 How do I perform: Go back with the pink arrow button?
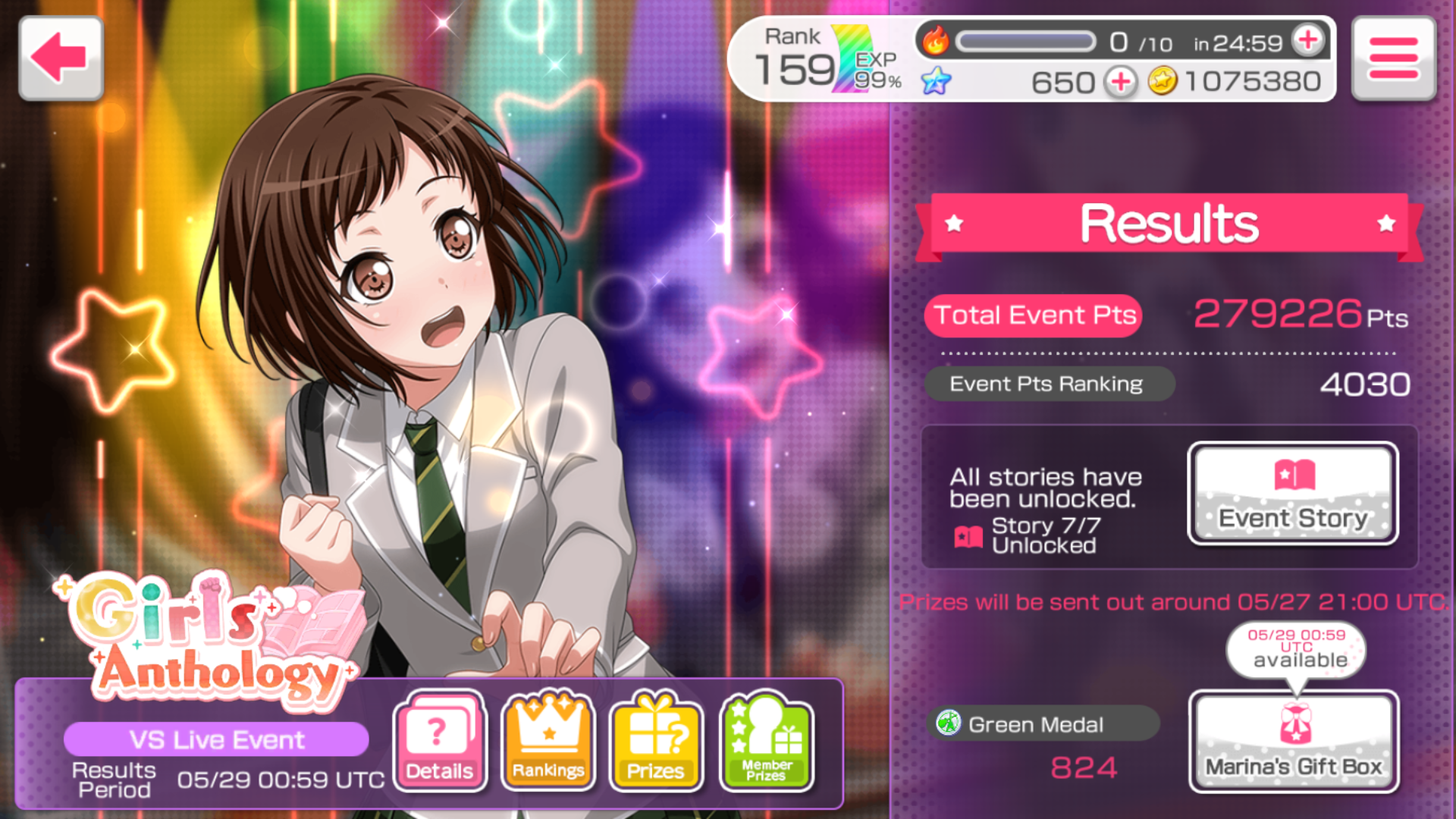click(x=60, y=58)
